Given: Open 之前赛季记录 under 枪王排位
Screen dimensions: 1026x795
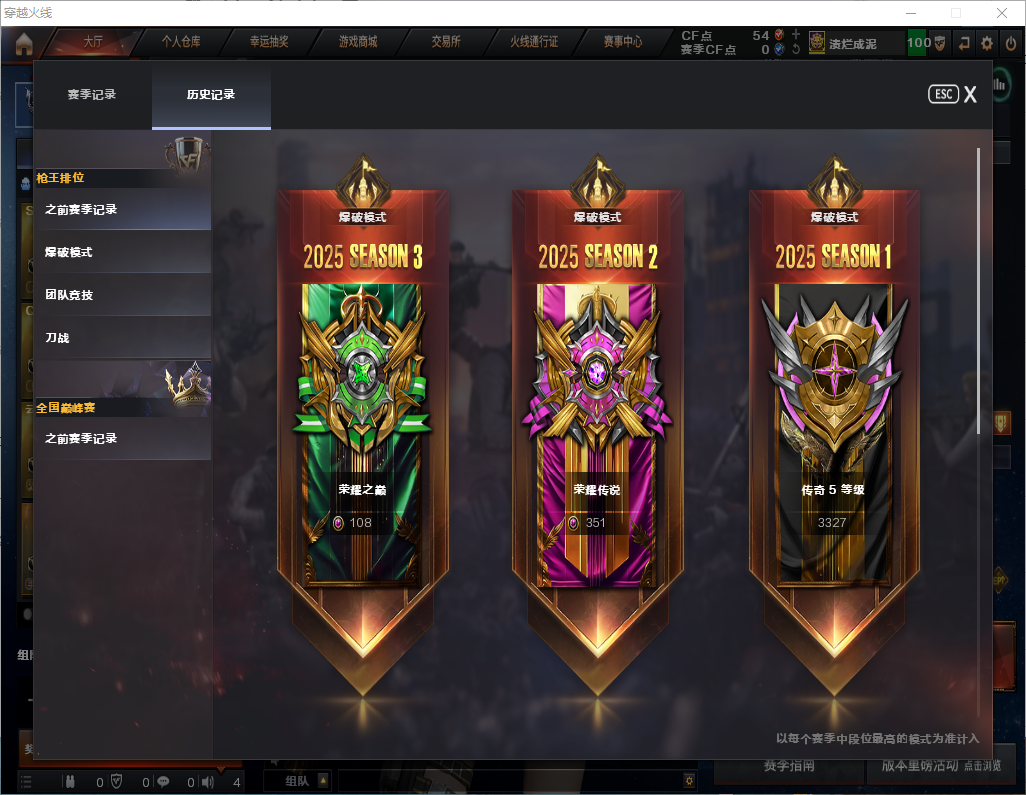Looking at the screenshot, I should pyautogui.click(x=122, y=209).
